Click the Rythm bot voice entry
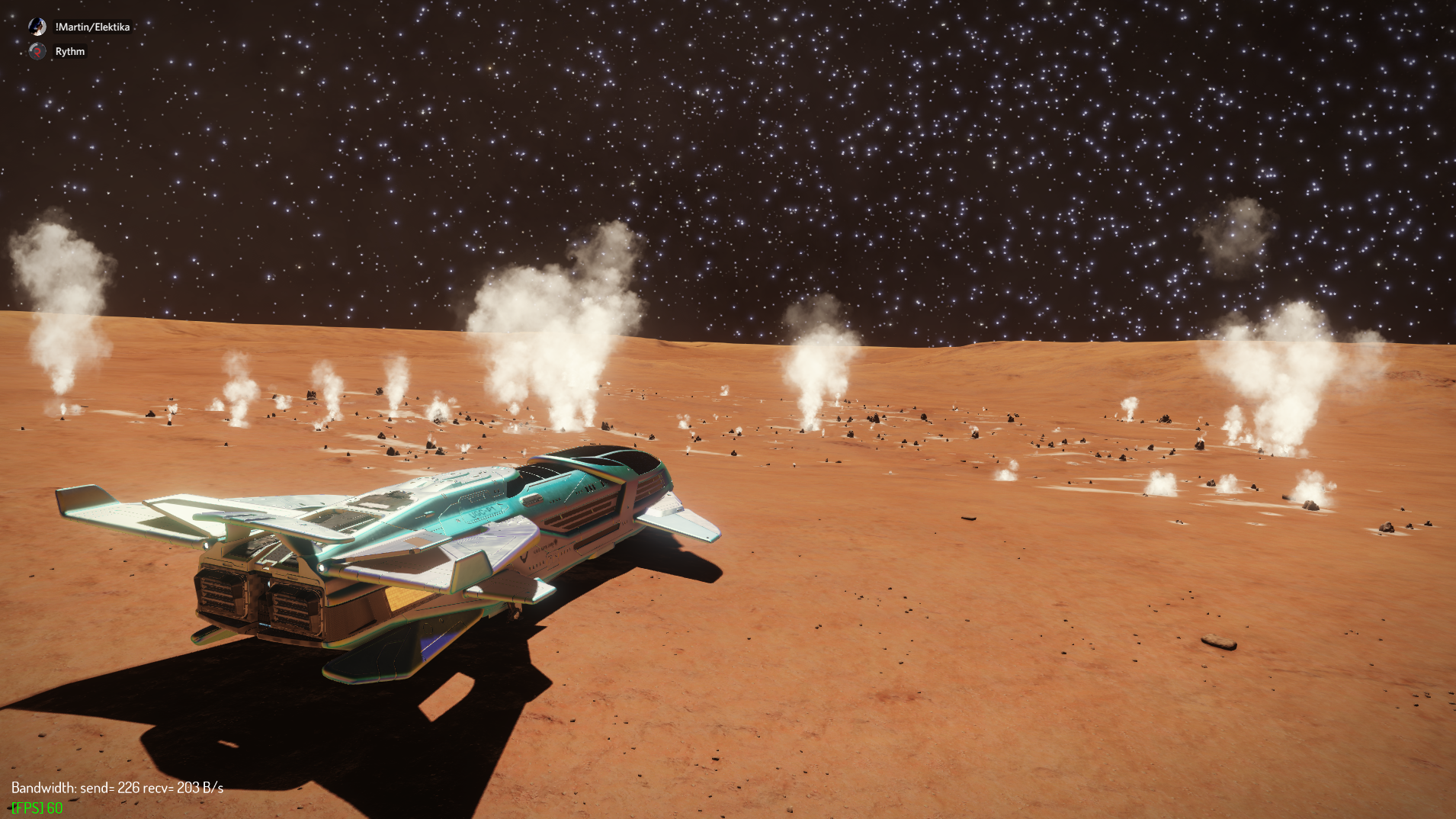This screenshot has height=819, width=1456. [69, 52]
